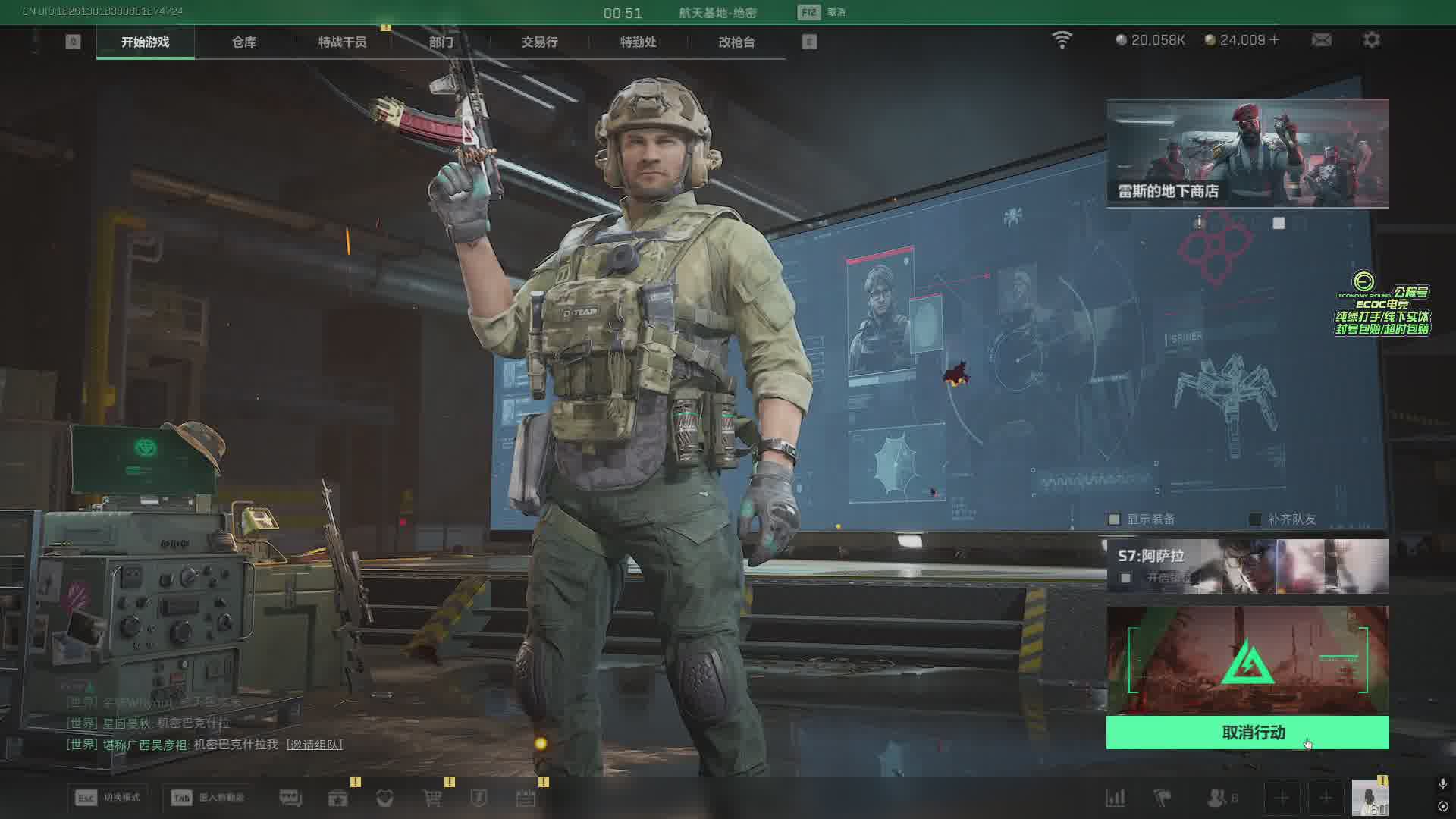Open the calendar events icon
The image size is (1456, 819).
coord(526,798)
